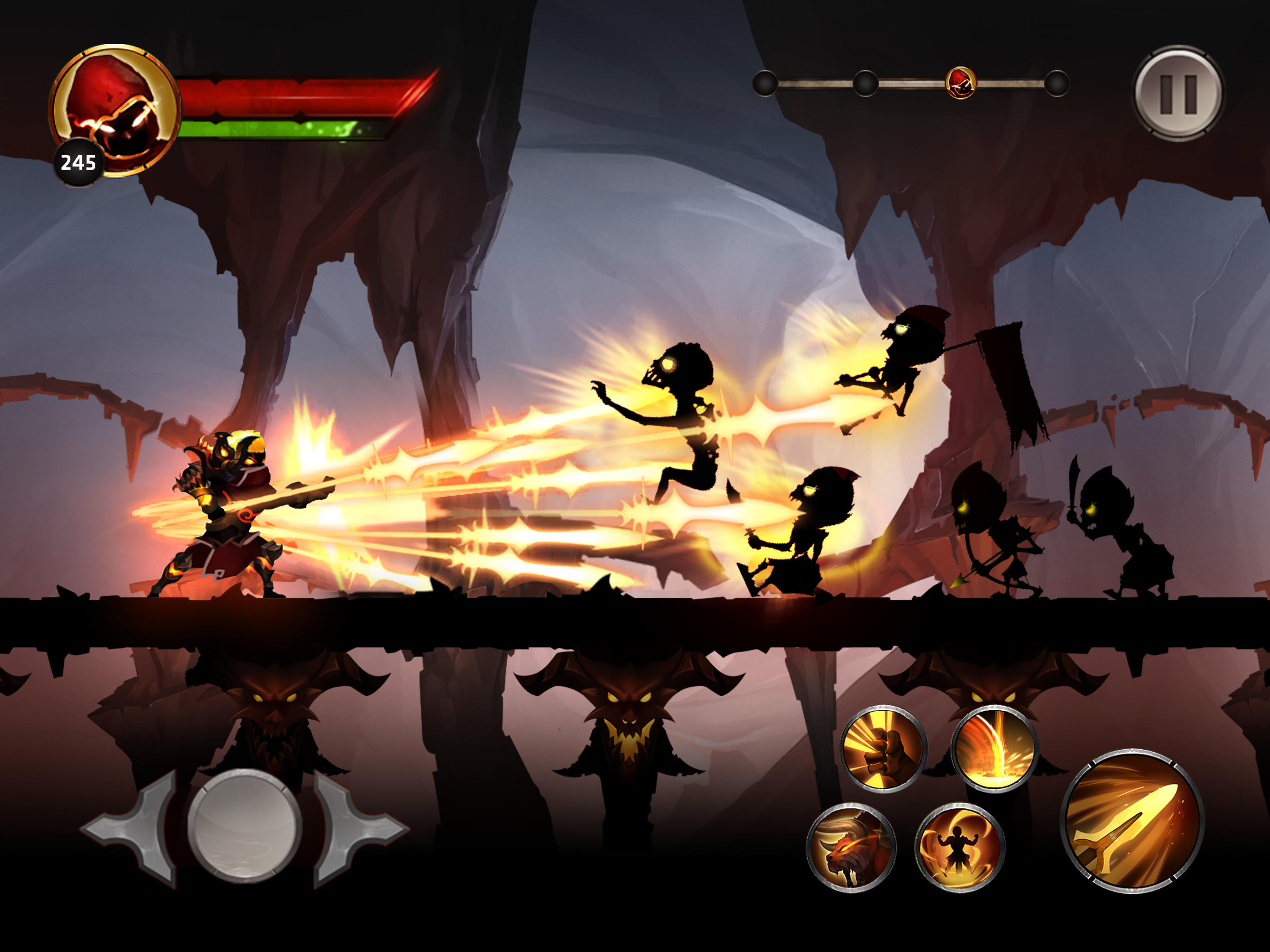The width and height of the screenshot is (1270, 952).
Task: Tap the level 245 badge under the portrait
Action: coord(79,163)
